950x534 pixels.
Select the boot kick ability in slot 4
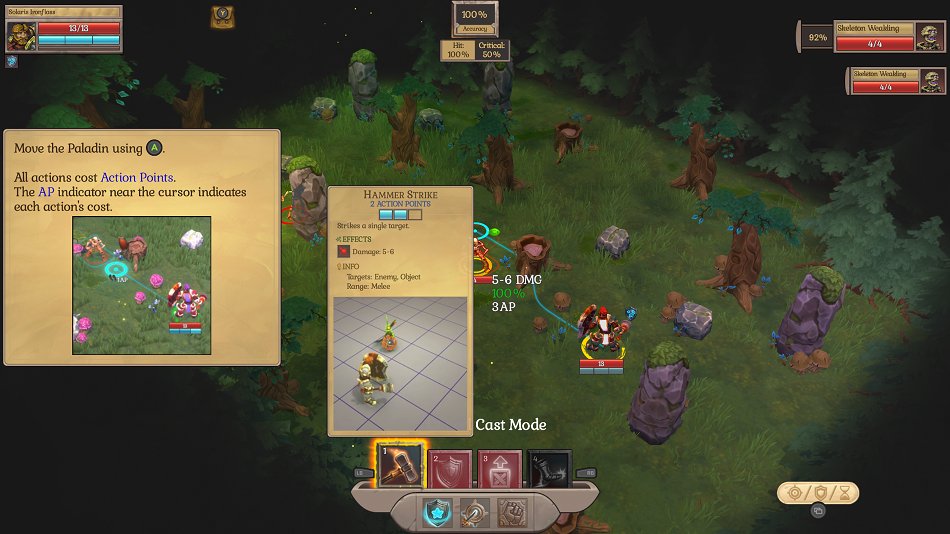tap(550, 468)
